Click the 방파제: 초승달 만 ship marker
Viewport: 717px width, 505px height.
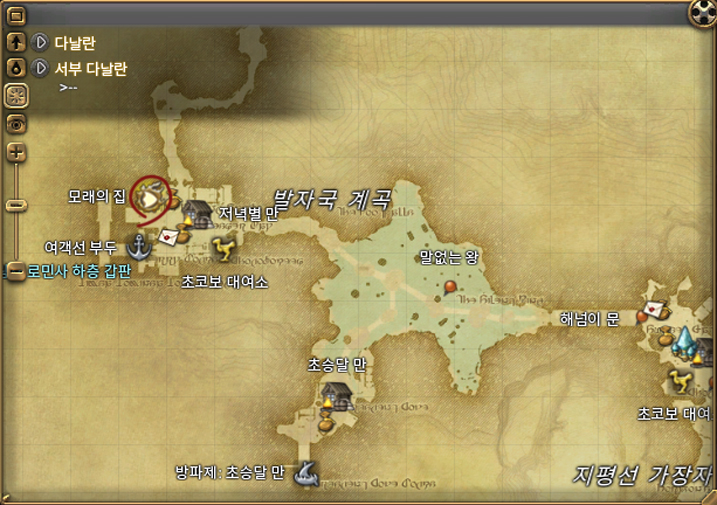[307, 472]
